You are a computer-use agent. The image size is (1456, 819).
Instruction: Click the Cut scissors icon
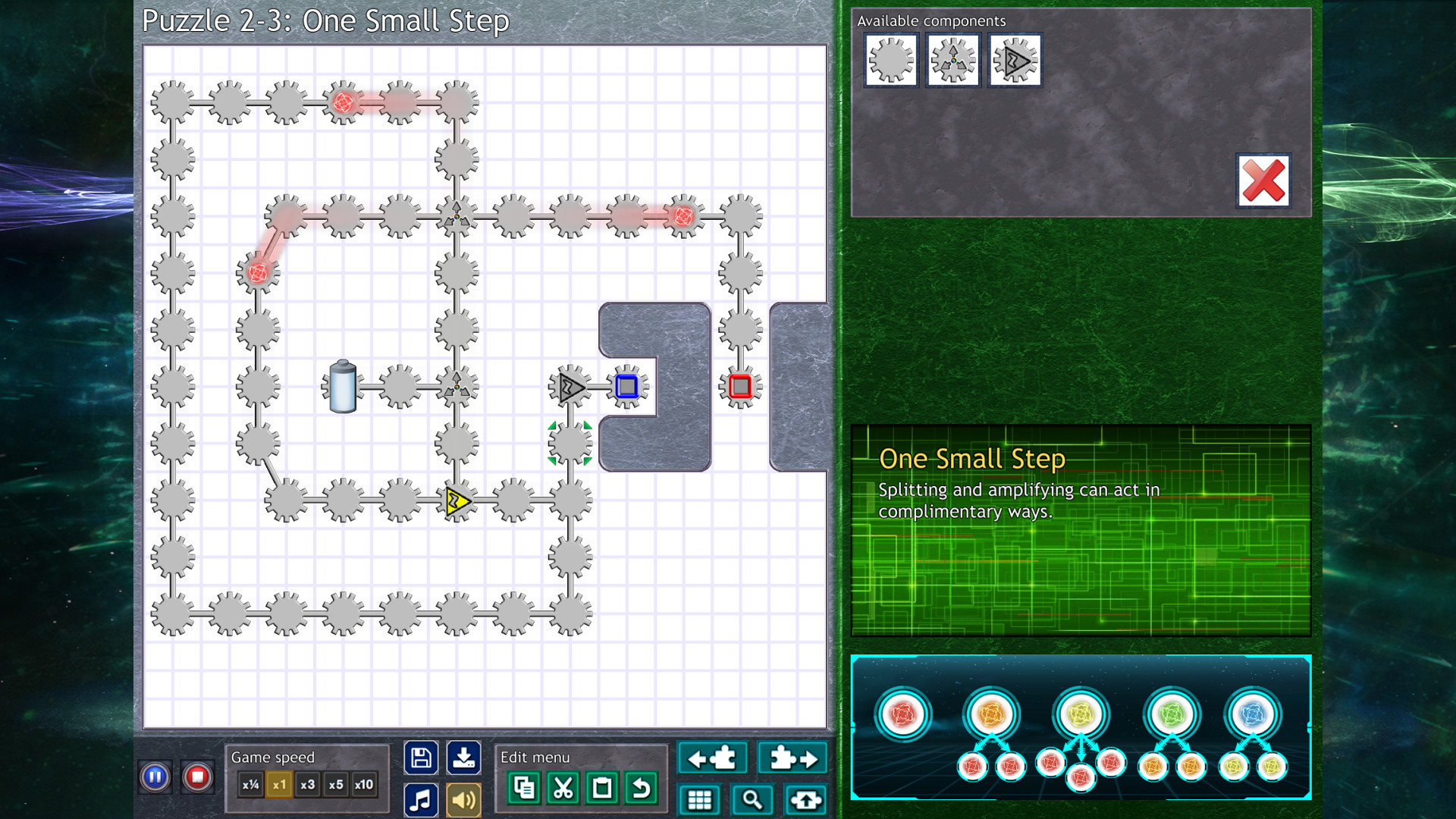[561, 788]
